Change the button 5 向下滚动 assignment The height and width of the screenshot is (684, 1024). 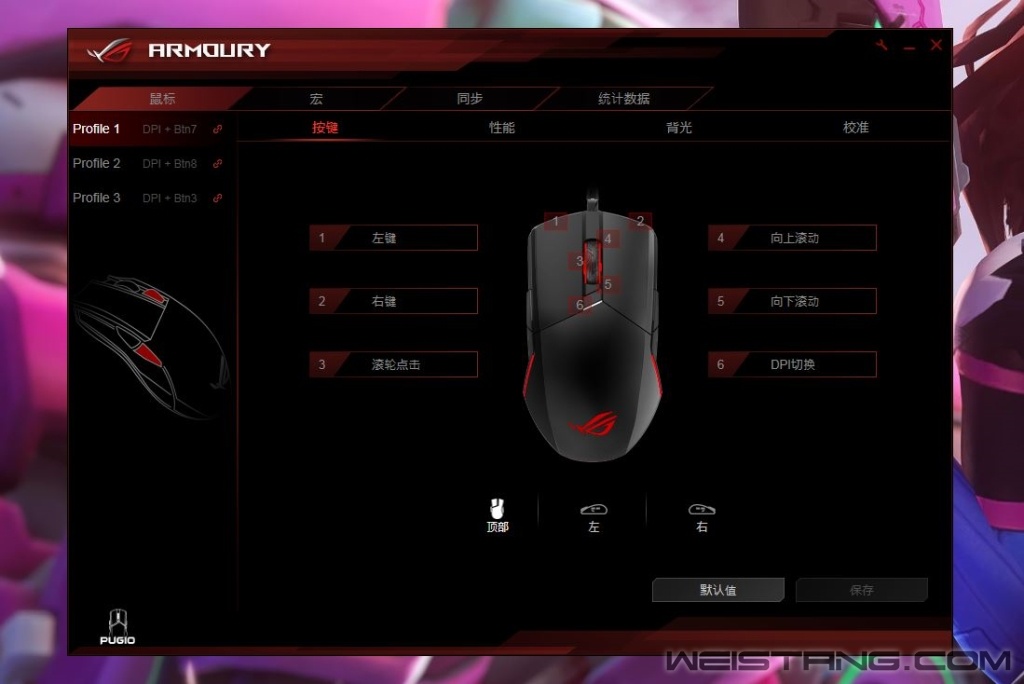(x=792, y=301)
